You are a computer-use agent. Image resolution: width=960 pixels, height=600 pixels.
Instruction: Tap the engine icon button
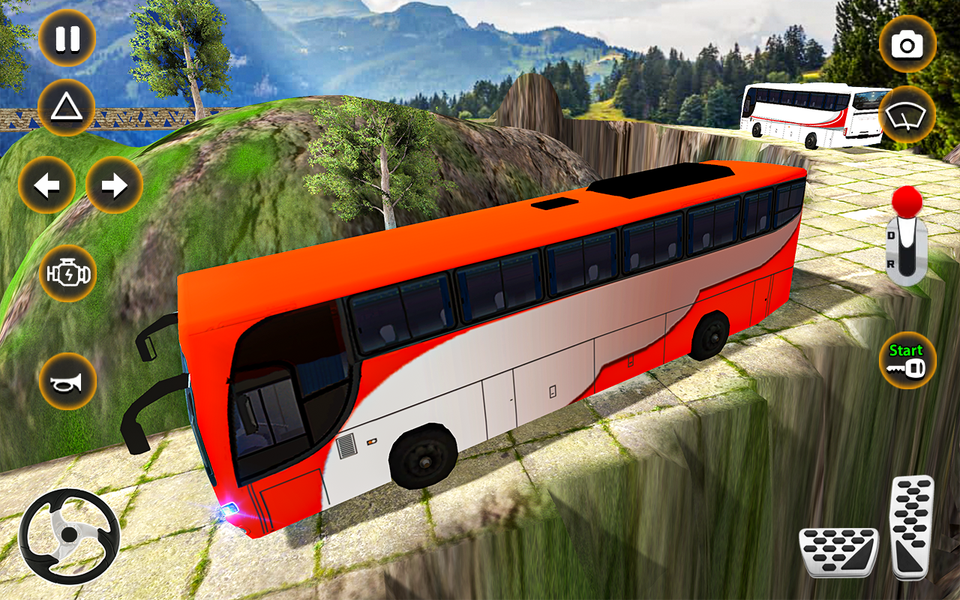pos(67,273)
